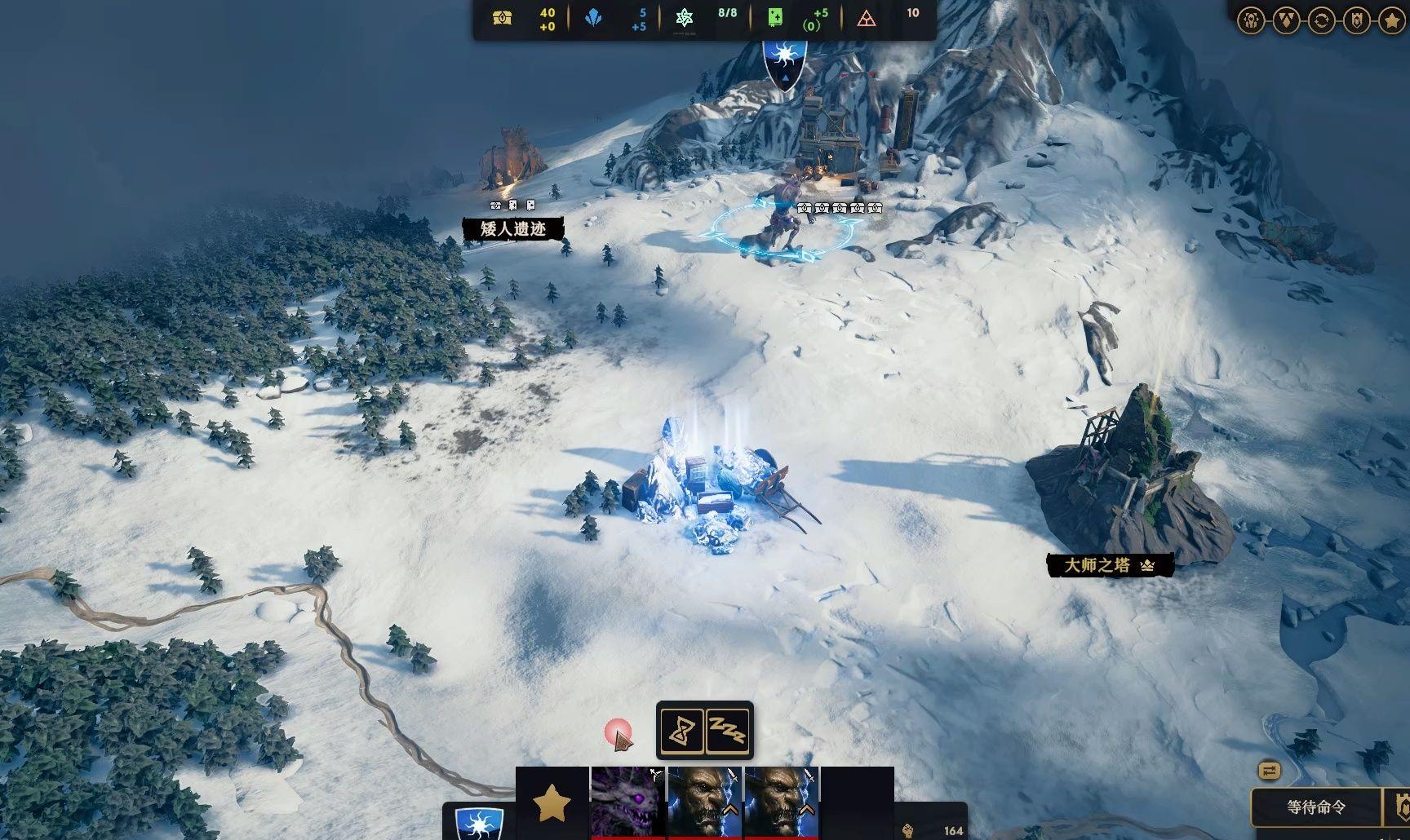The image size is (1410, 840).
Task: Click the hourglass wait command
Action: 681,731
